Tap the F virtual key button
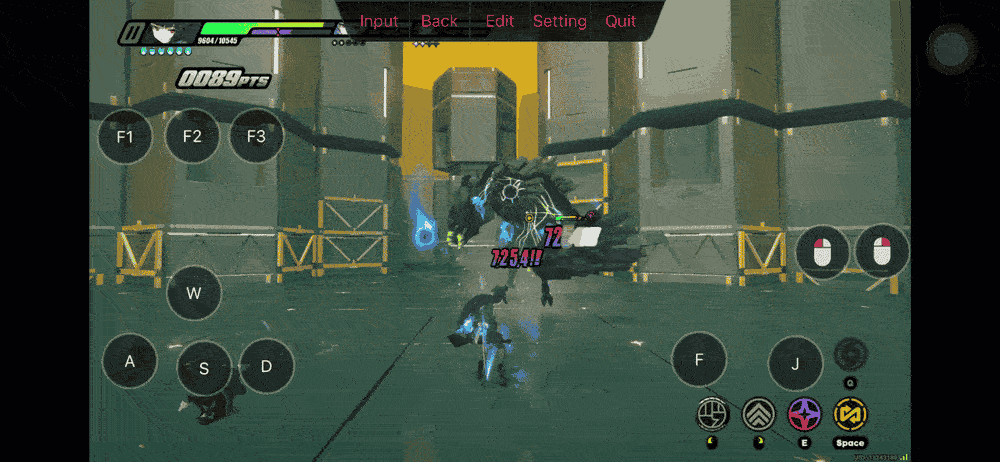Viewport: 1000px width, 462px height. coord(699,359)
